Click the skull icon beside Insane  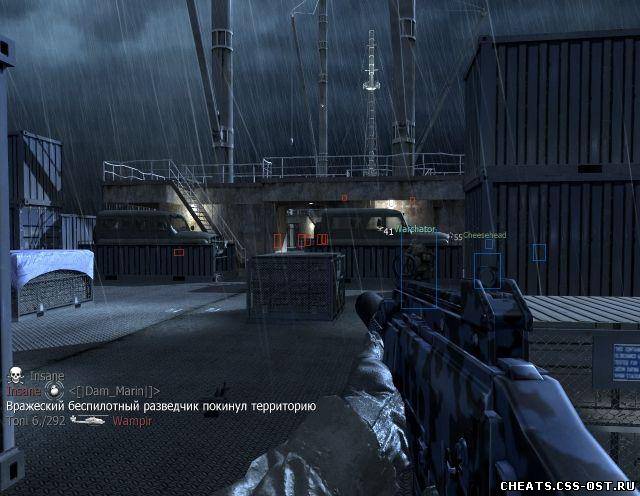tap(14, 375)
